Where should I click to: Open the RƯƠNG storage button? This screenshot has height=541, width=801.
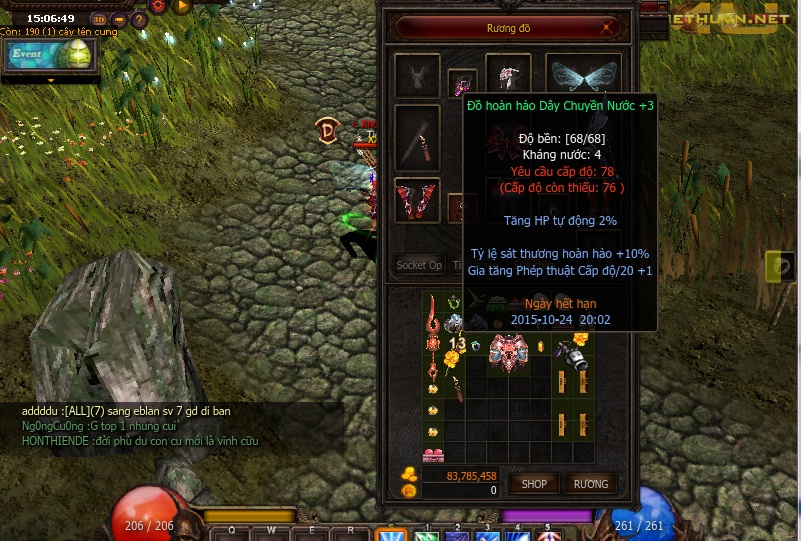click(590, 484)
